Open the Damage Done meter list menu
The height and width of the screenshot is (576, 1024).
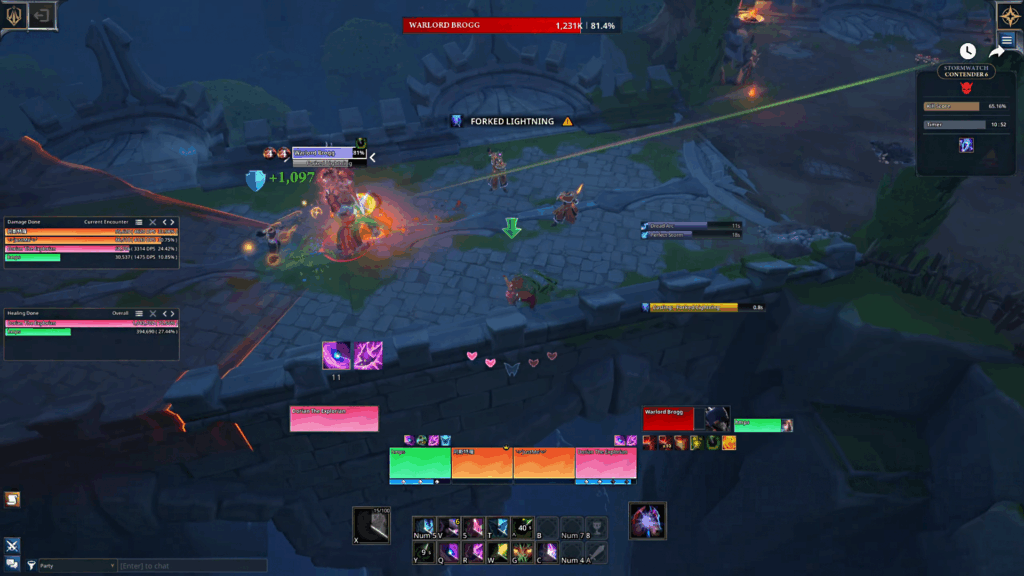tap(139, 222)
